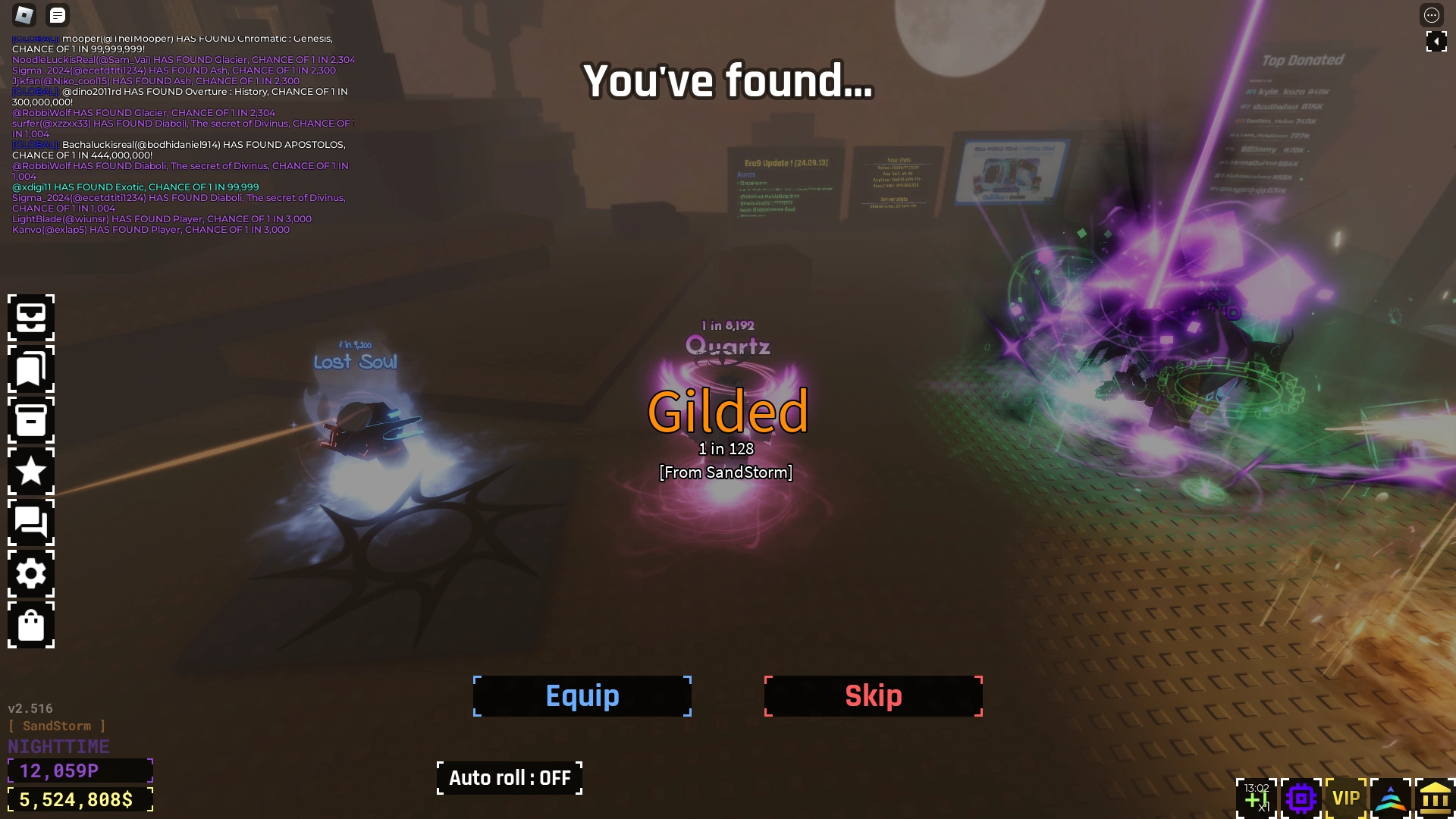Collapse the Top Donated board arrow
The width and height of the screenshot is (1456, 819).
click(1437, 42)
